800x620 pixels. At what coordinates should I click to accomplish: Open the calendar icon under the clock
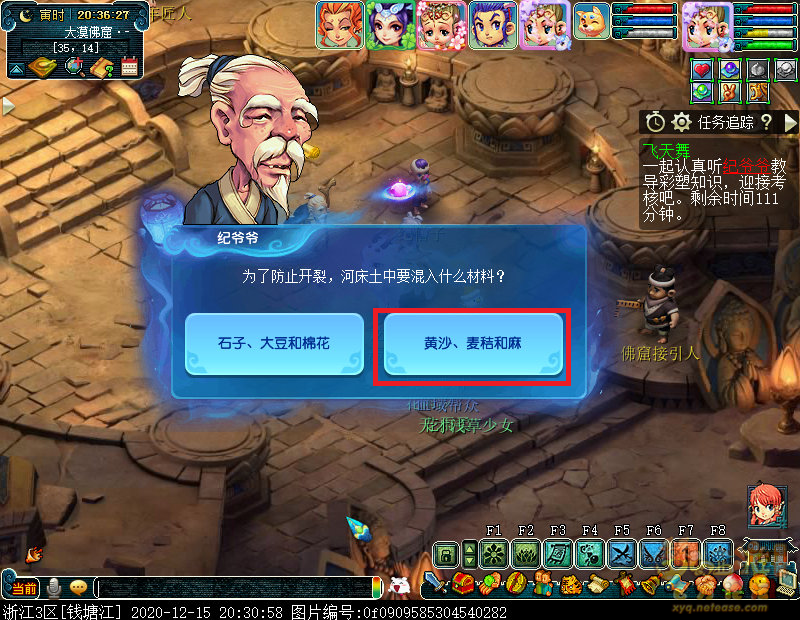click(x=129, y=67)
